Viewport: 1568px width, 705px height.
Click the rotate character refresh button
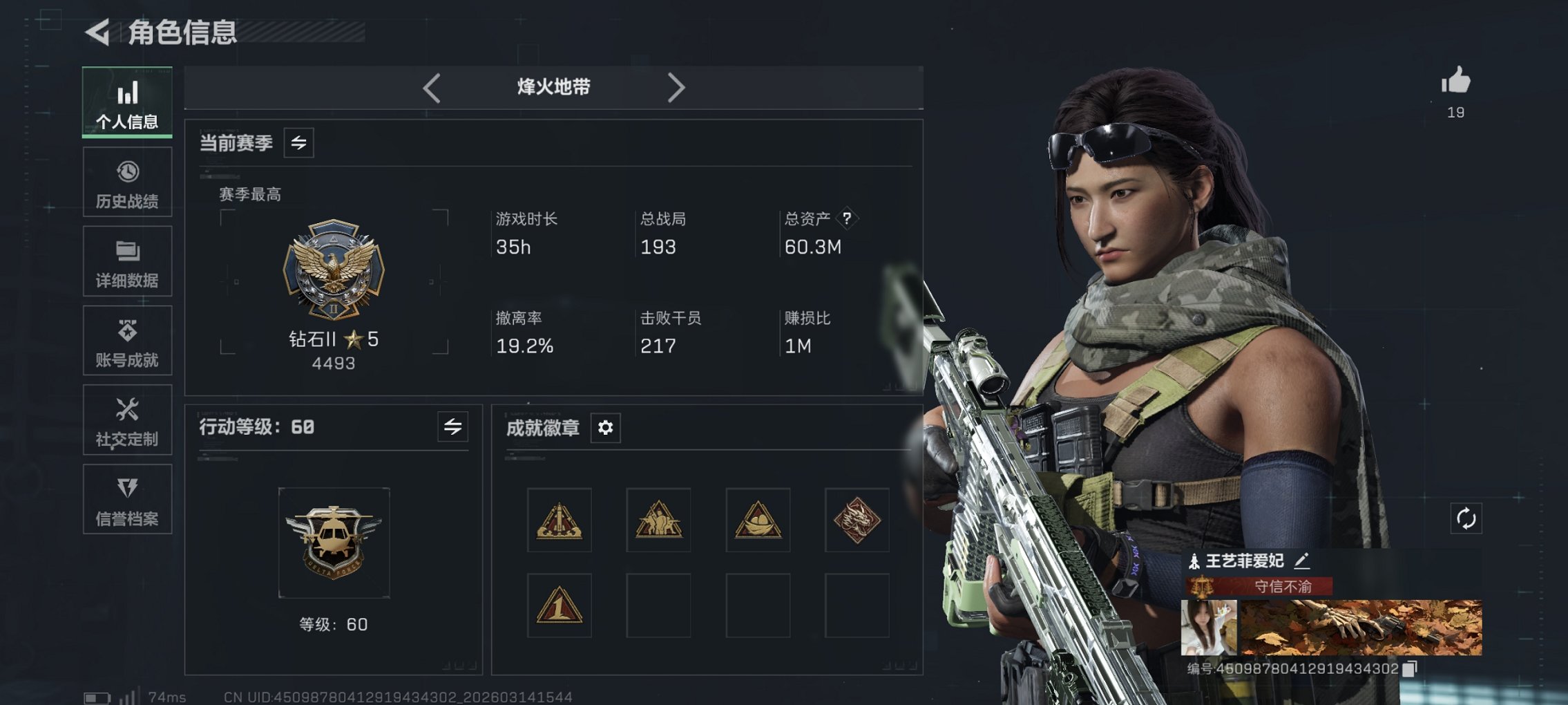pos(1466,518)
